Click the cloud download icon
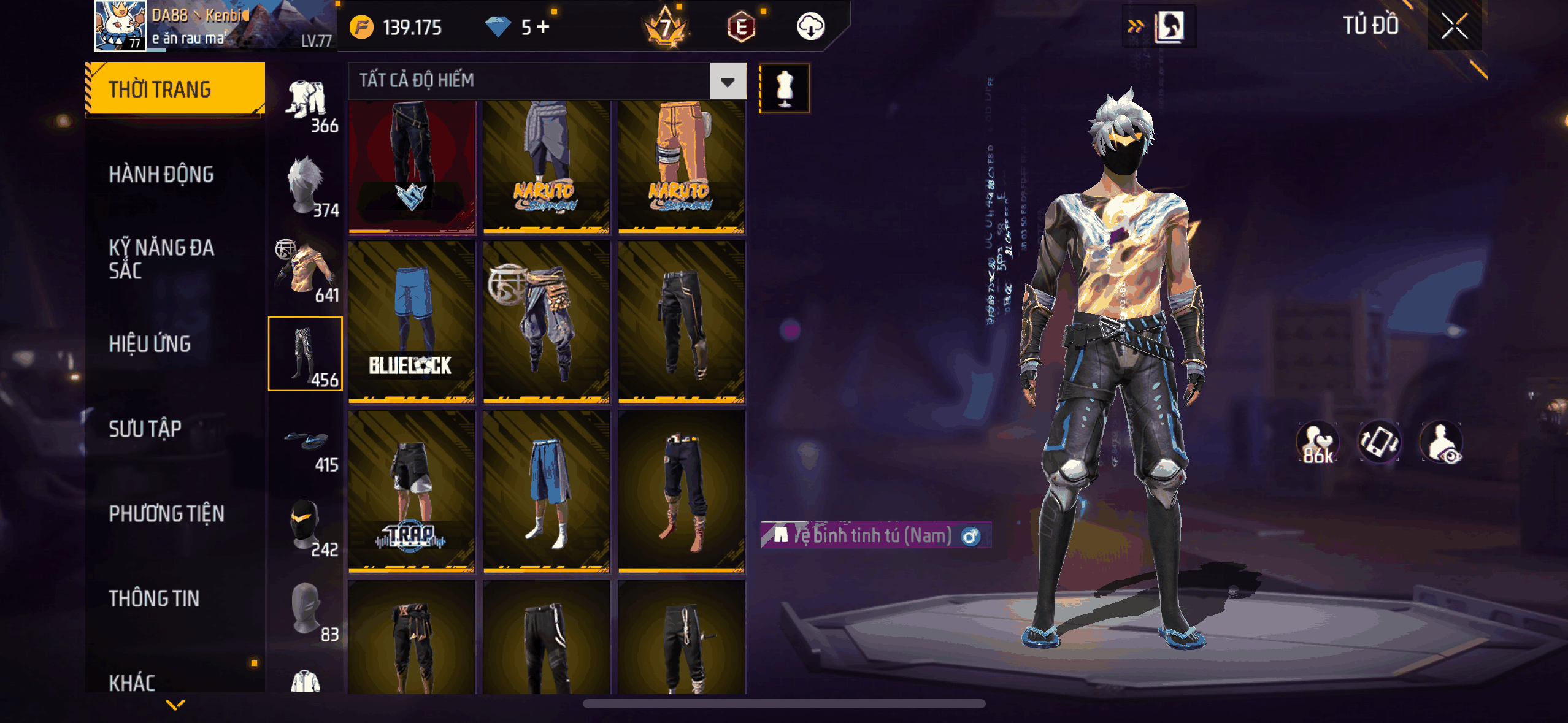This screenshot has height=723, width=1568. pyautogui.click(x=810, y=27)
